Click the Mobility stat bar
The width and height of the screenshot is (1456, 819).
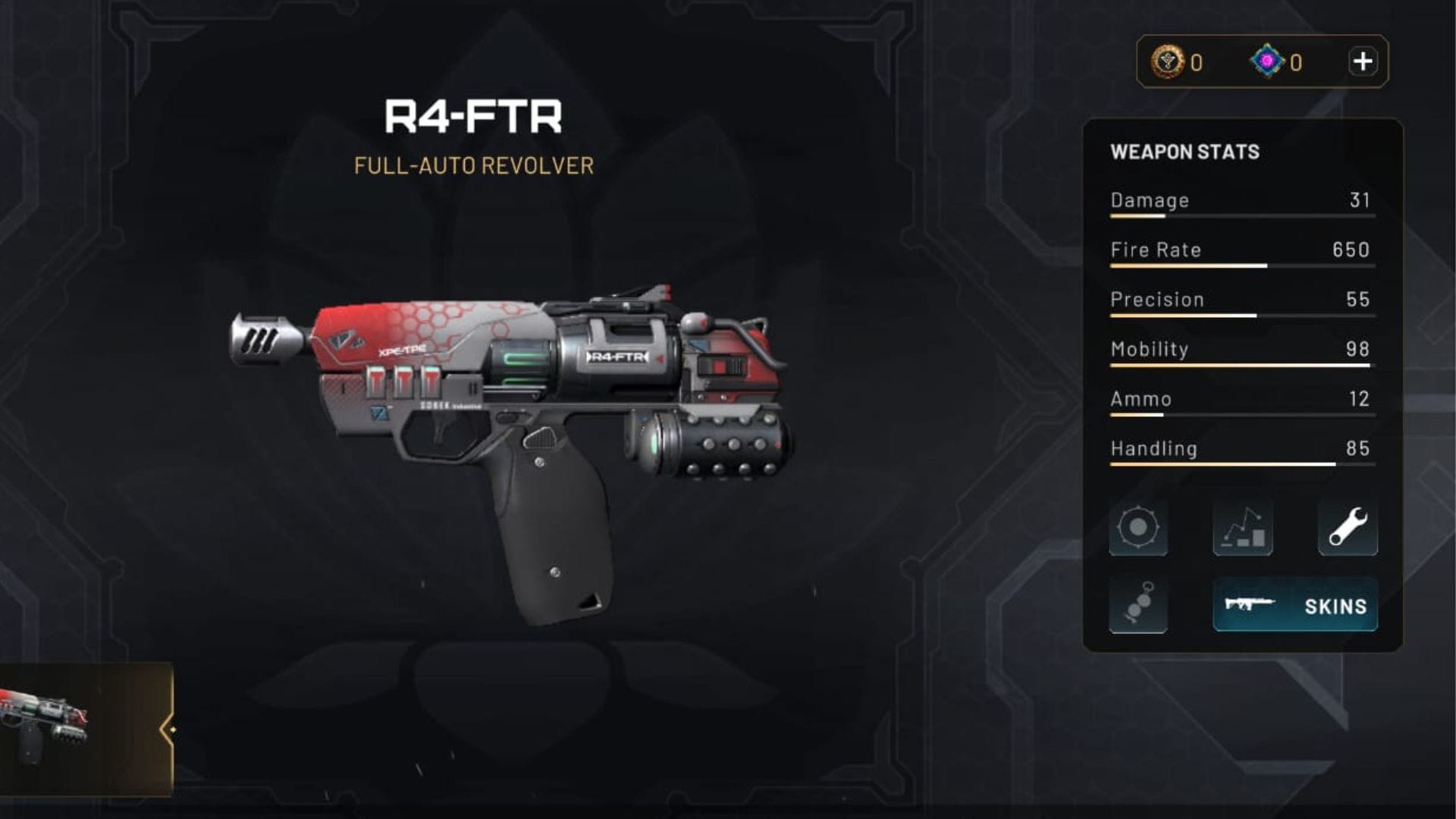click(1241, 365)
